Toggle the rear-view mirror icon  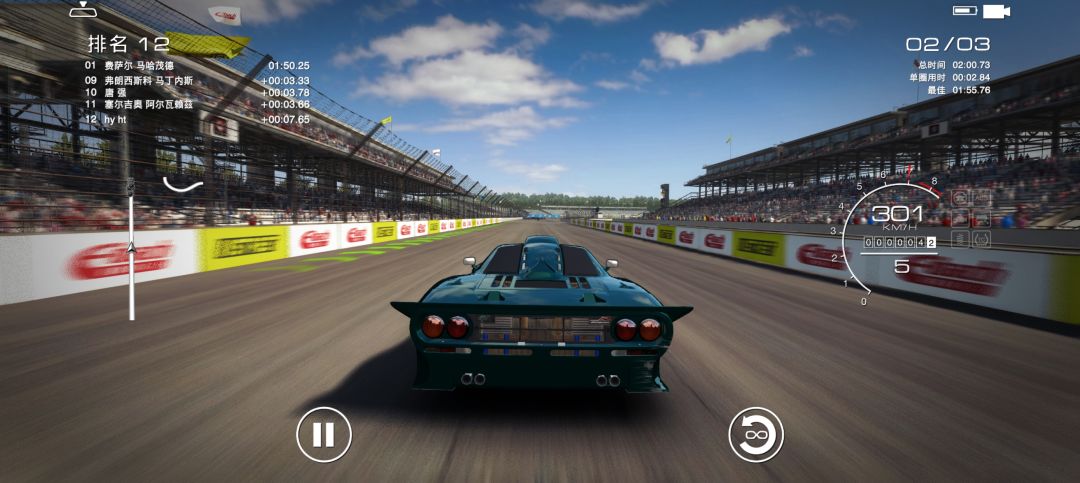click(83, 11)
